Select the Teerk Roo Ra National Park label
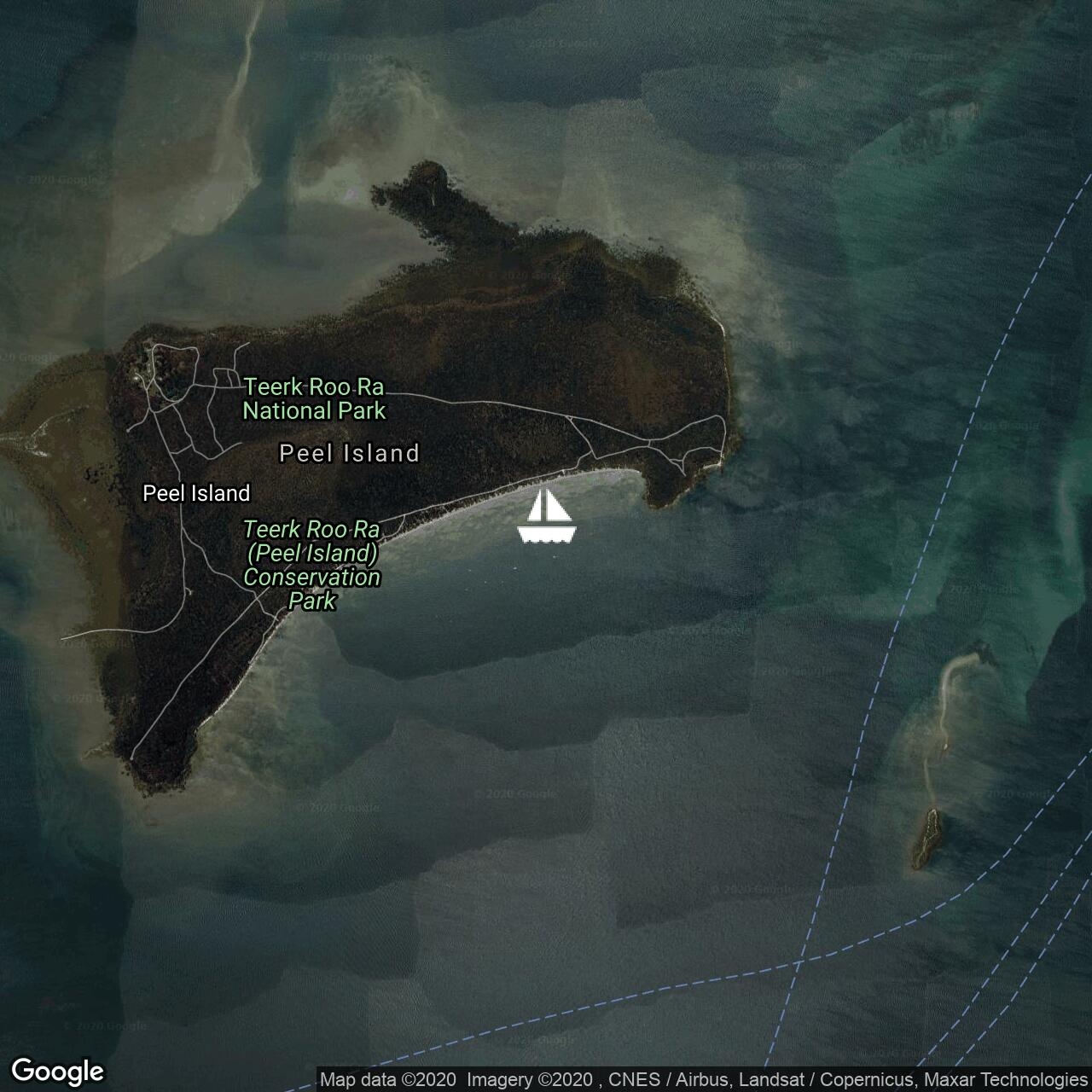The width and height of the screenshot is (1092, 1092). point(314,399)
